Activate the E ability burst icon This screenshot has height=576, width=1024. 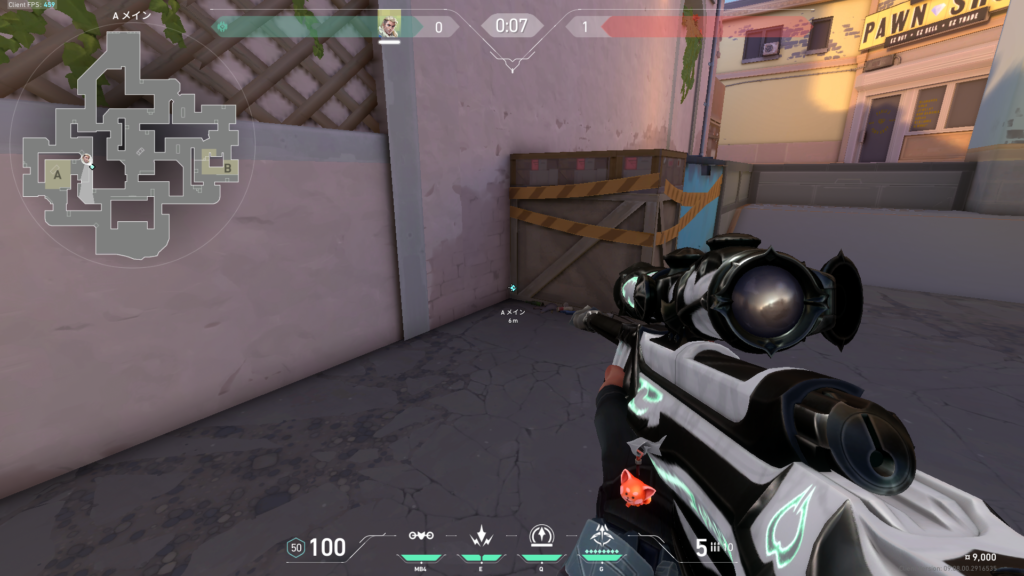pos(479,535)
